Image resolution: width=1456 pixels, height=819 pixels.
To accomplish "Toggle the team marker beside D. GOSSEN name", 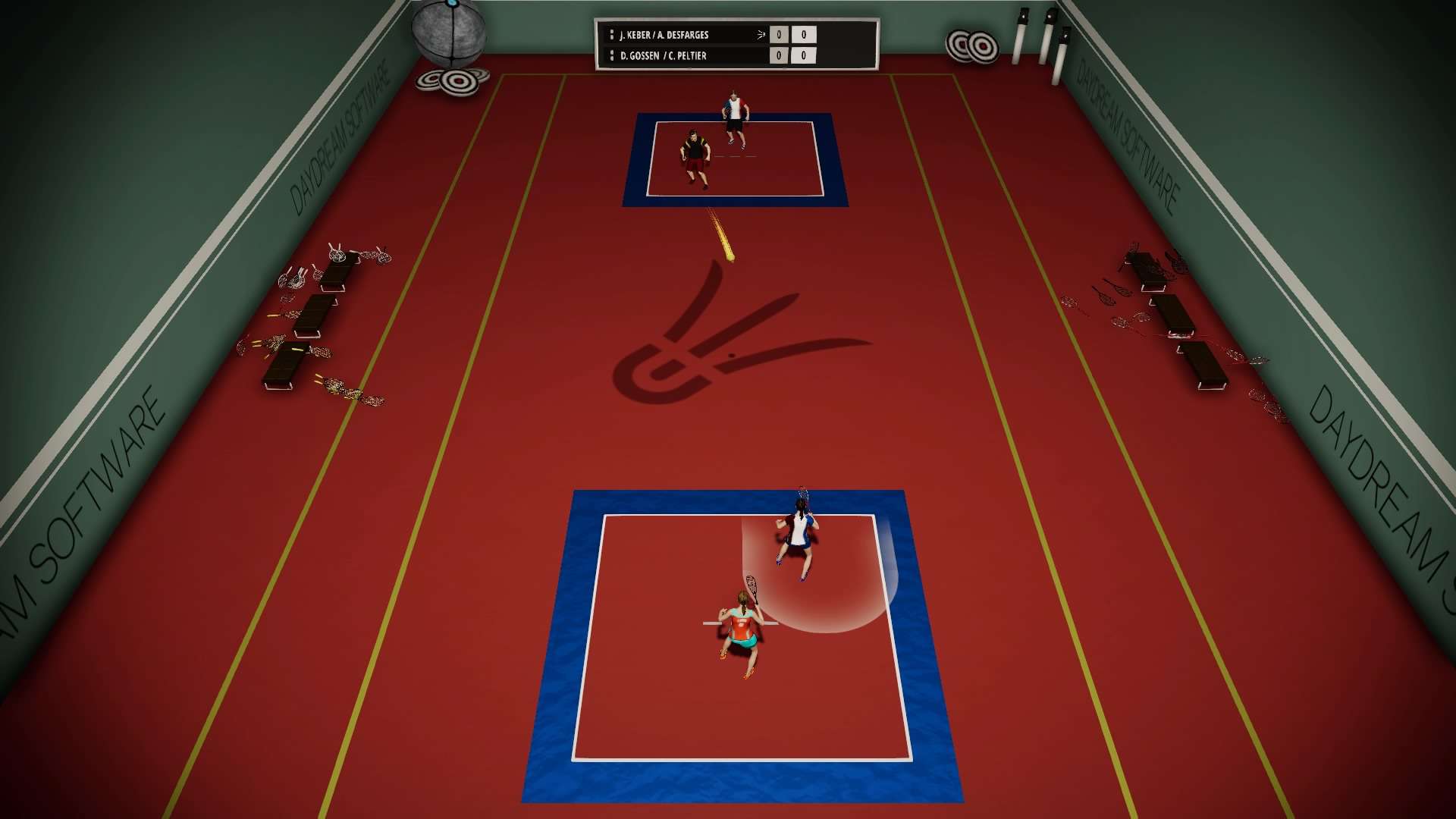I will click(612, 55).
